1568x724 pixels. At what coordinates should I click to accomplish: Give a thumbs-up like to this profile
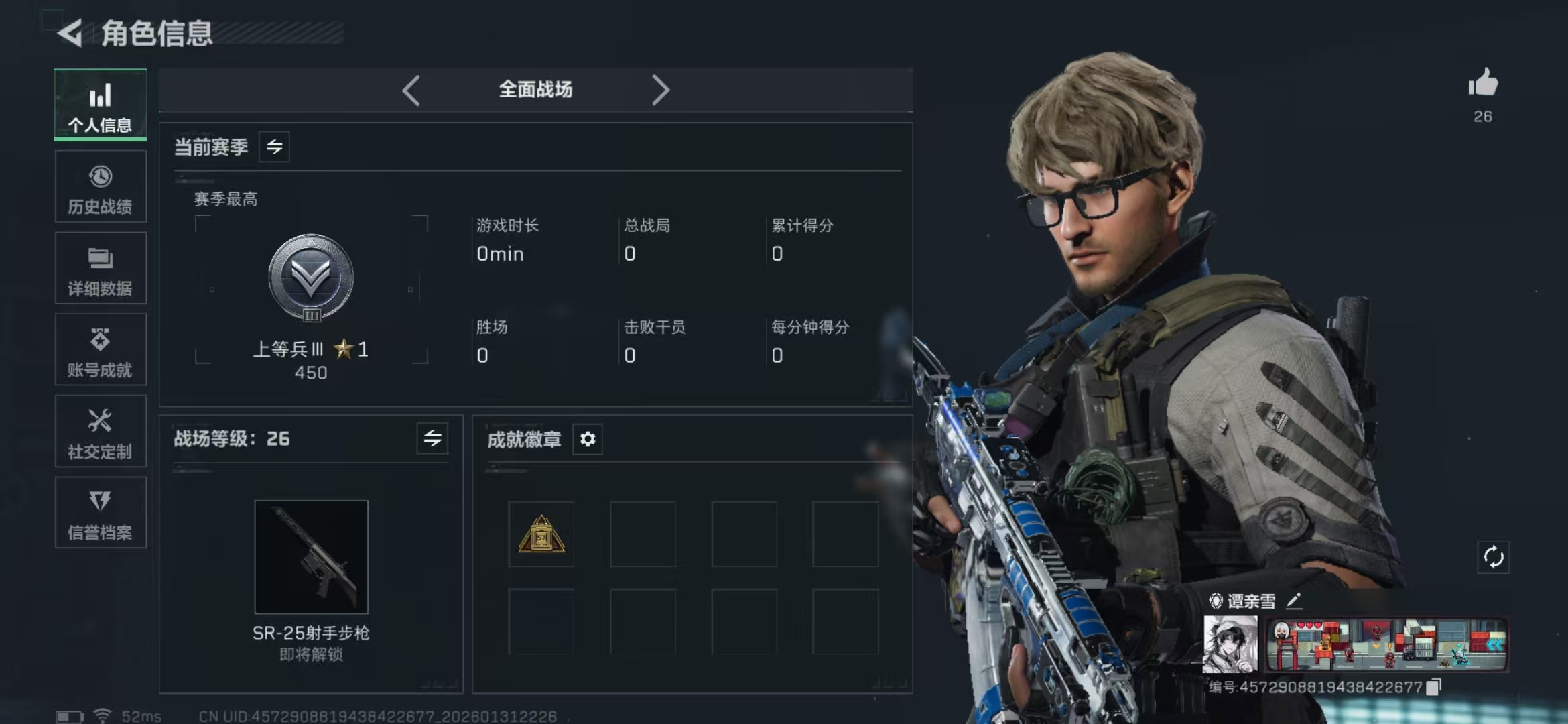(x=1483, y=84)
